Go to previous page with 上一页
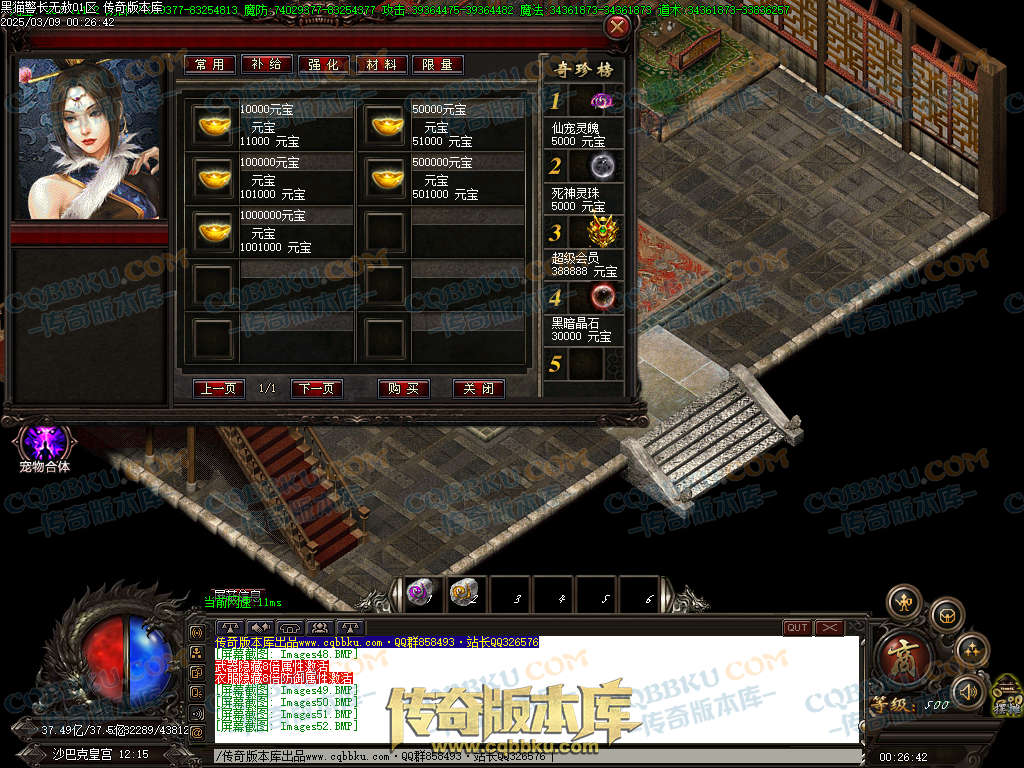Screen dimensions: 1024x768 pyautogui.click(x=219, y=389)
